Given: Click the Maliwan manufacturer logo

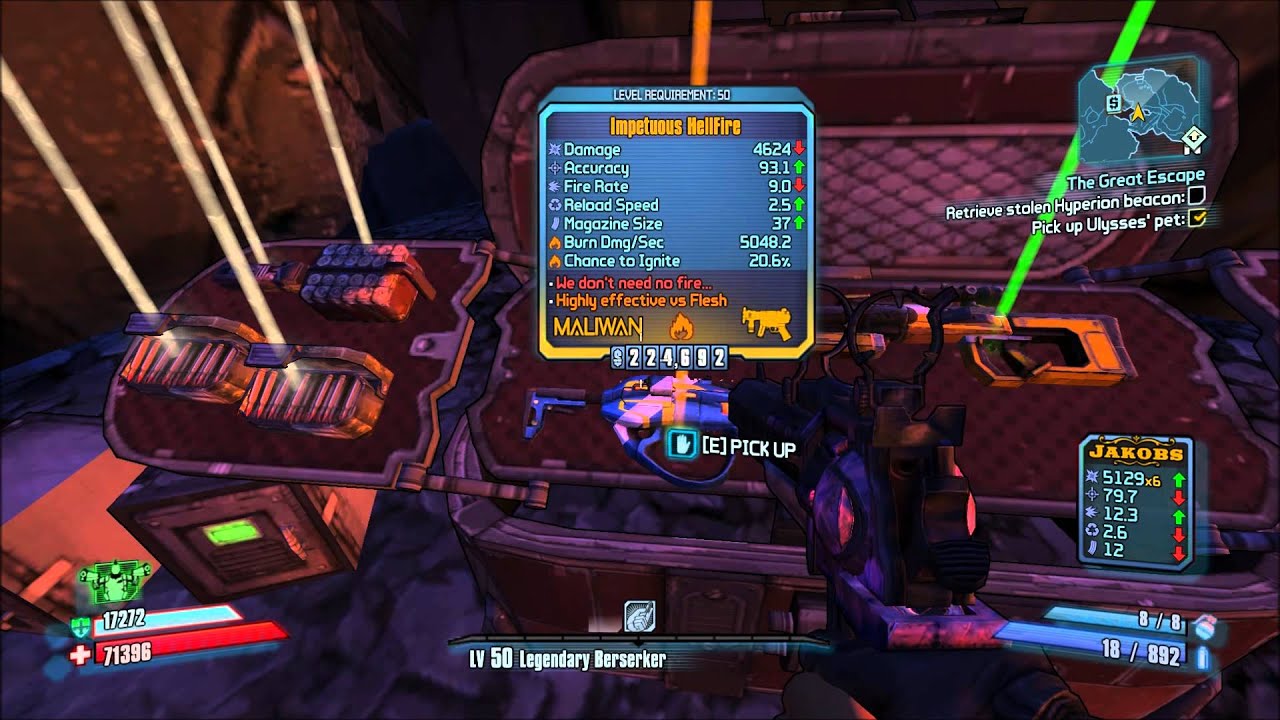Looking at the screenshot, I should click(x=598, y=327).
